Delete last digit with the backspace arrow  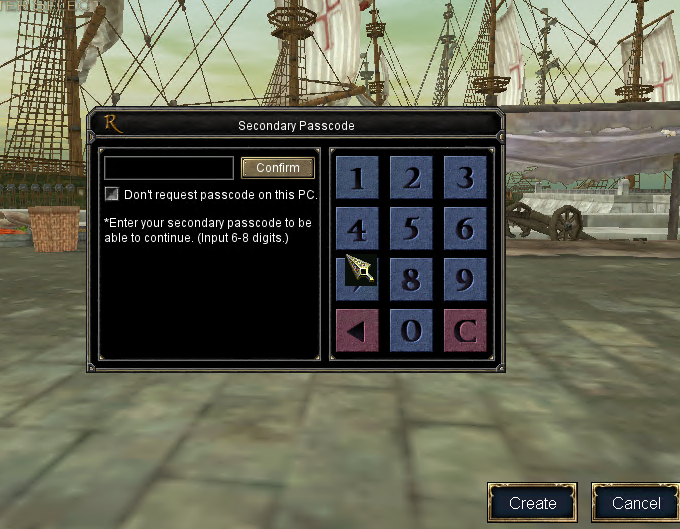(x=357, y=330)
